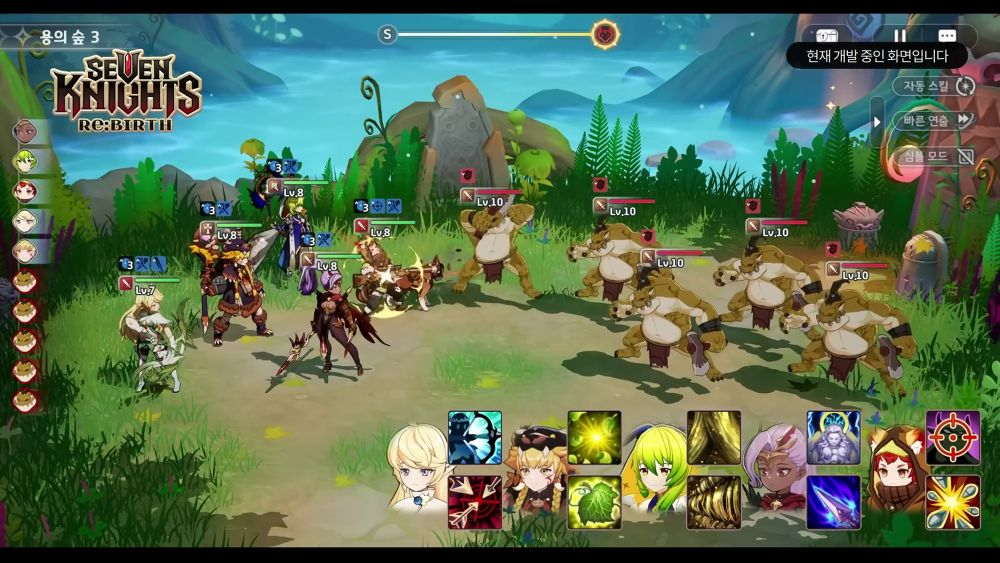This screenshot has height=563, width=1000.
Task: Select the green-haired hero turn order portrait
Action: point(25,161)
